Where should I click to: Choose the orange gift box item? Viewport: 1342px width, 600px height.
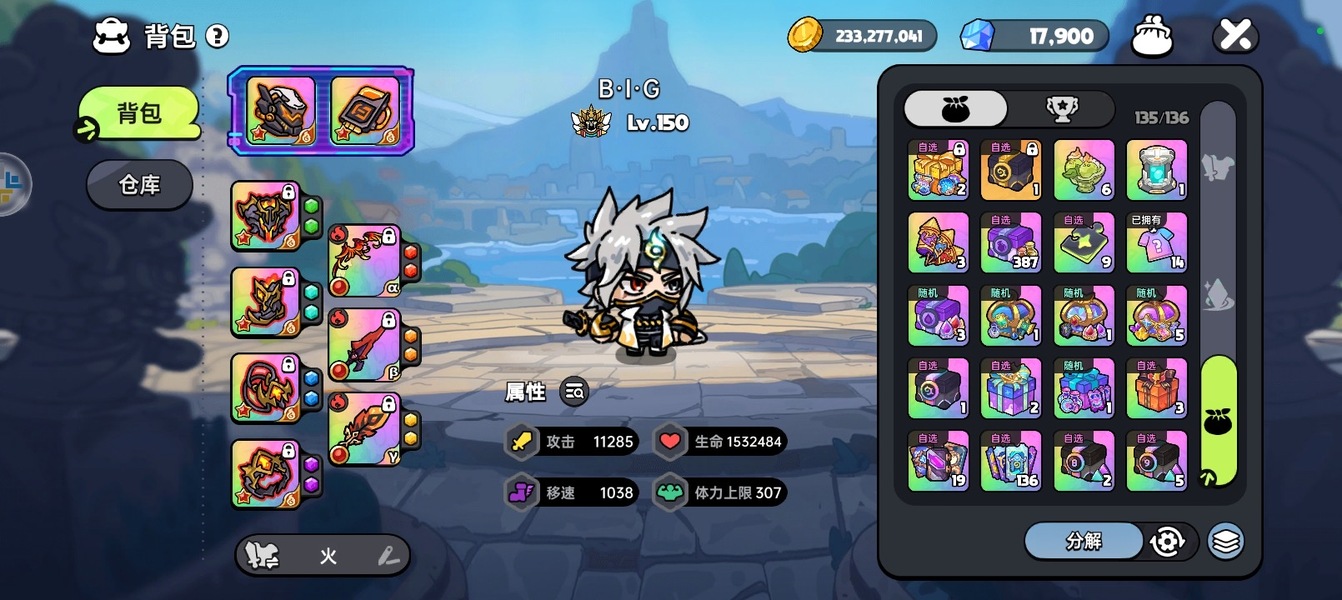pos(1157,388)
